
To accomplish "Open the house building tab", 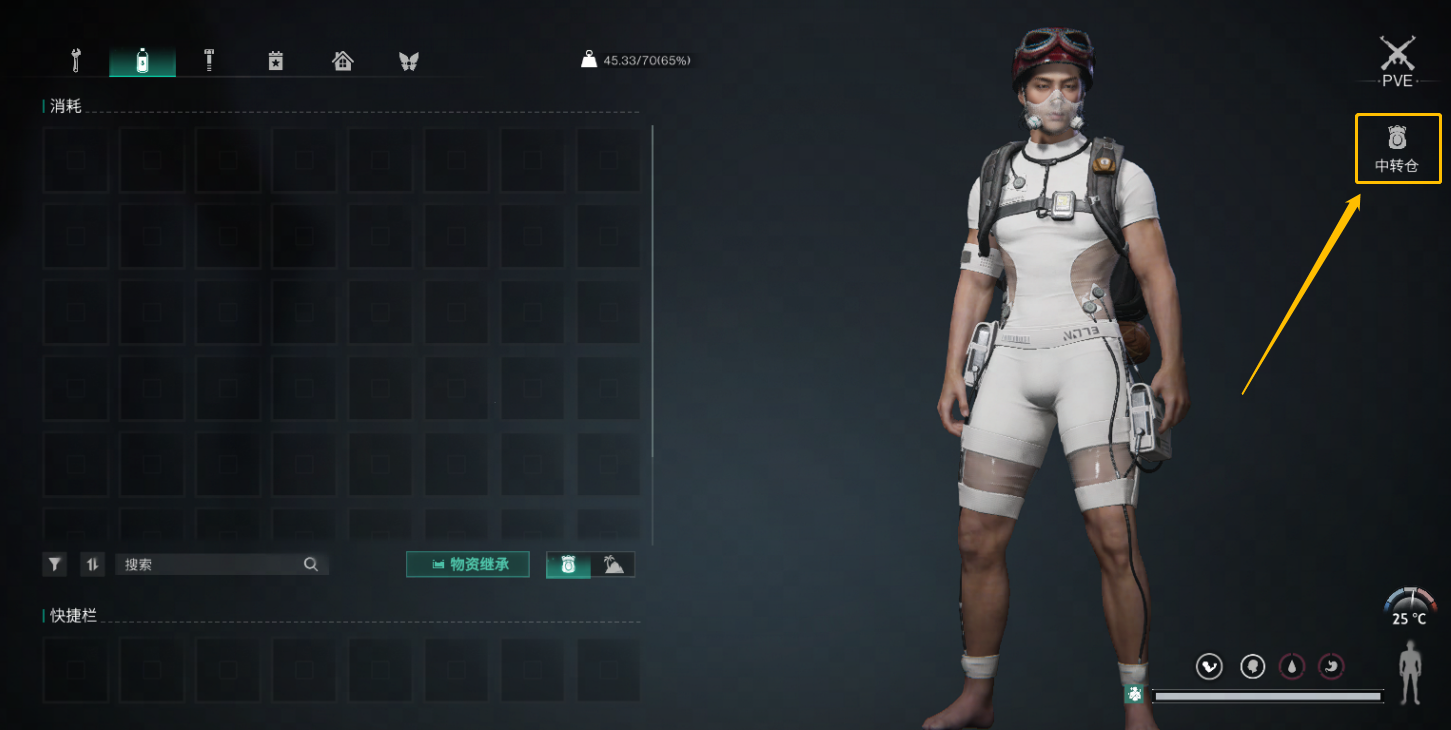I will [343, 61].
